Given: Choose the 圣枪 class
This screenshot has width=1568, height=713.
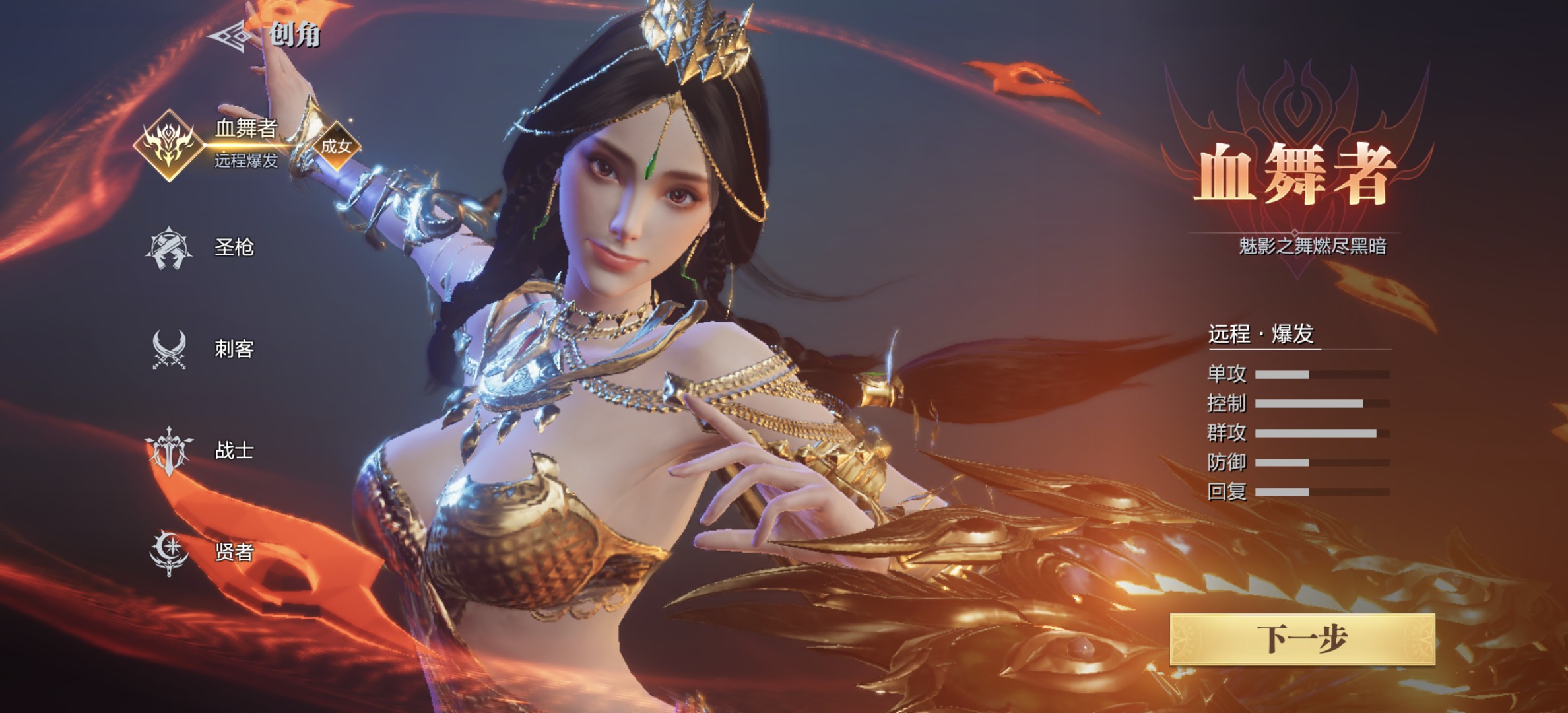Looking at the screenshot, I should (201, 248).
